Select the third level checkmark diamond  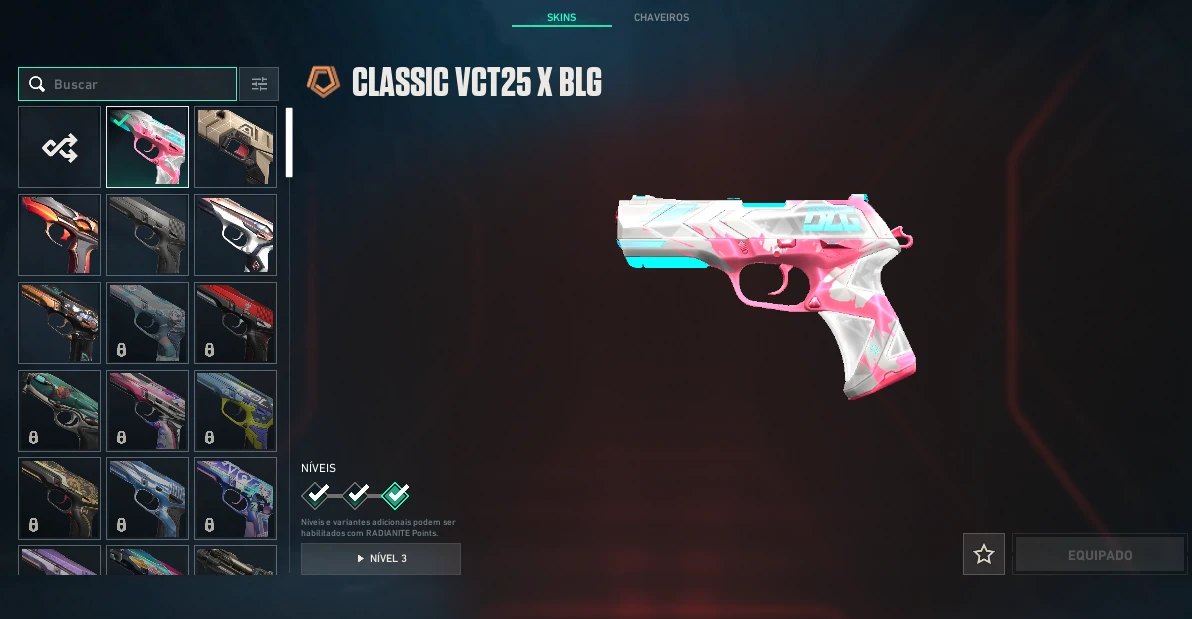pyautogui.click(x=396, y=494)
